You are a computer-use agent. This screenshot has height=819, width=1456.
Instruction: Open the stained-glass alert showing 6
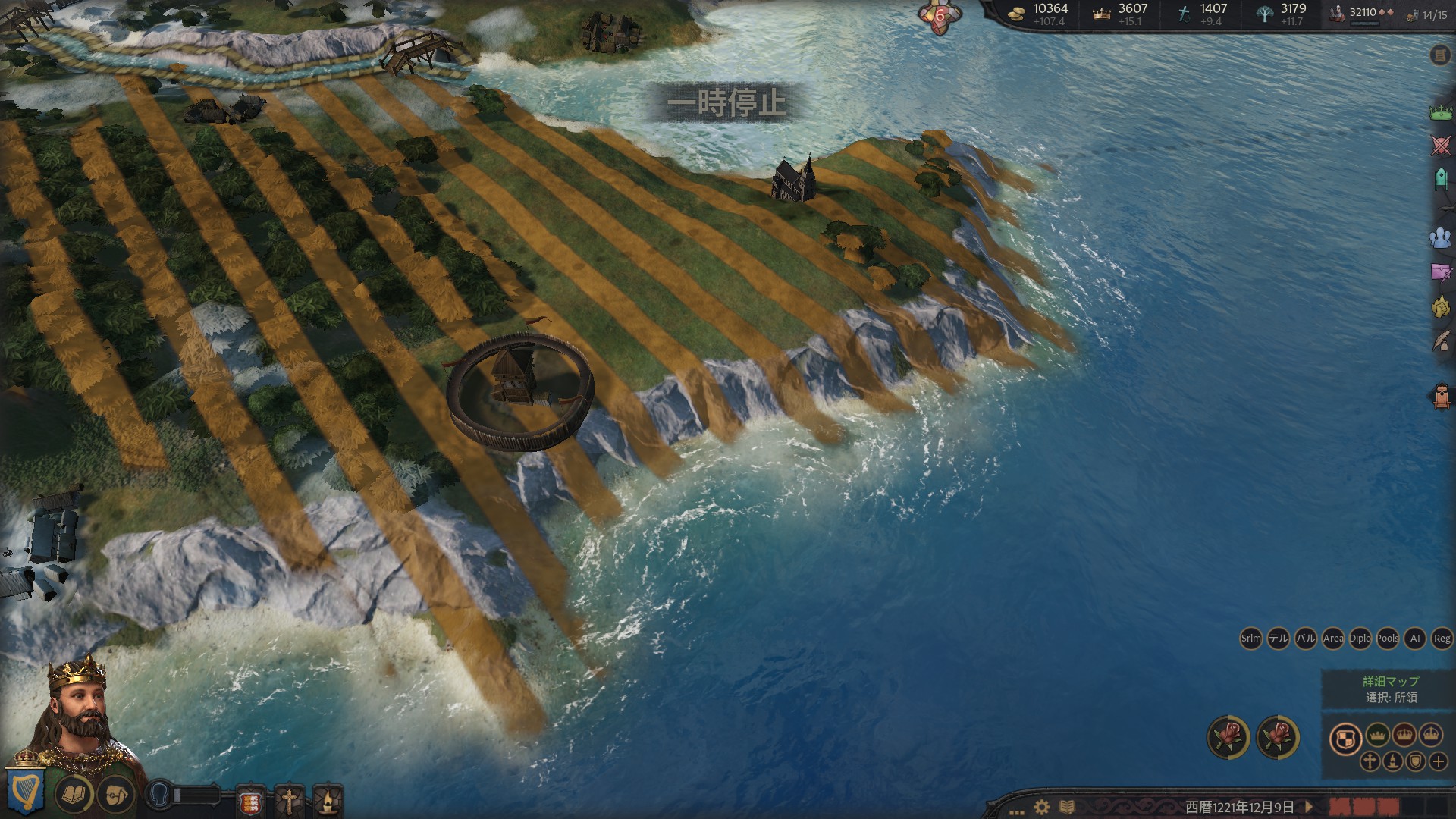point(940,15)
